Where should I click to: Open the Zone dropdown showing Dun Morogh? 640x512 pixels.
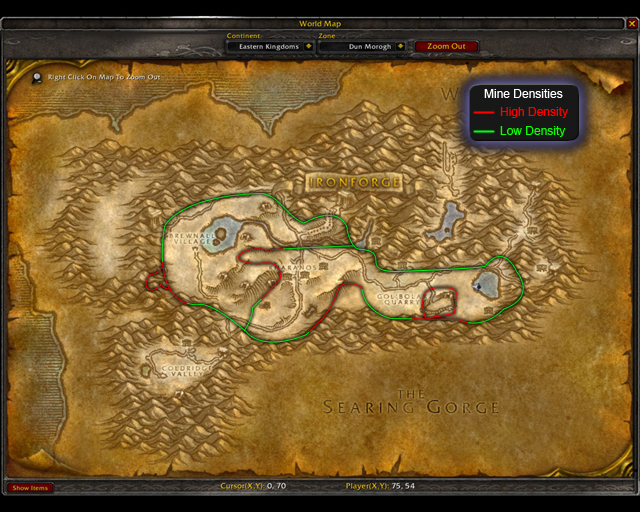(x=400, y=46)
